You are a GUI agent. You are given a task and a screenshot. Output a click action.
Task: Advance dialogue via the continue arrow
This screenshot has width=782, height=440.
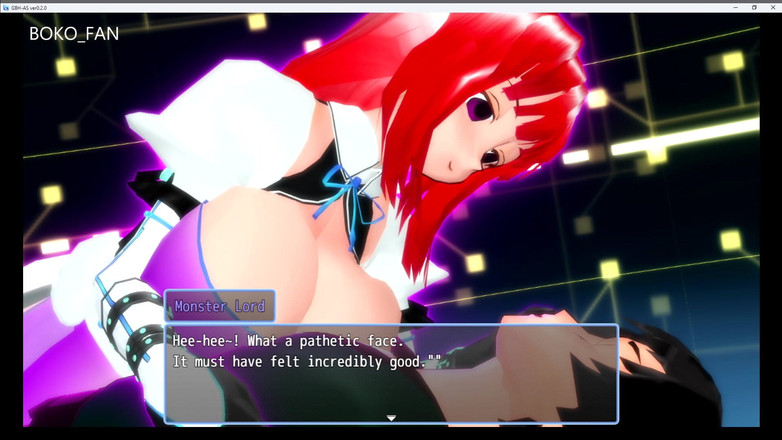391,418
